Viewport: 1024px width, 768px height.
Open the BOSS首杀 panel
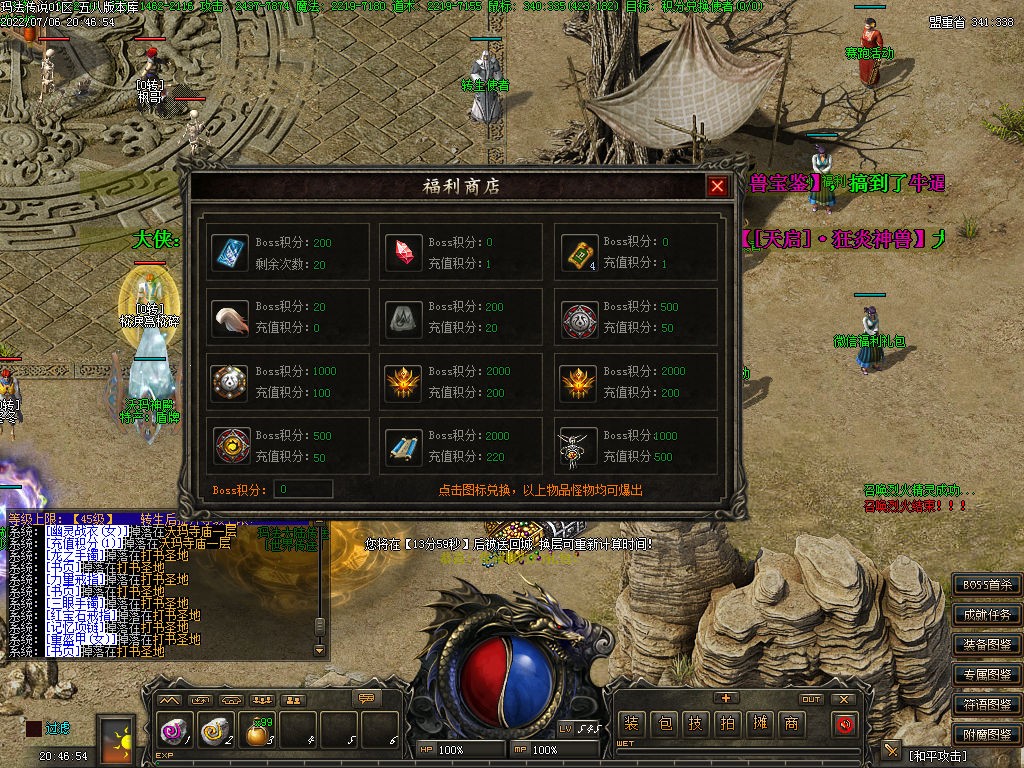pyautogui.click(x=986, y=585)
